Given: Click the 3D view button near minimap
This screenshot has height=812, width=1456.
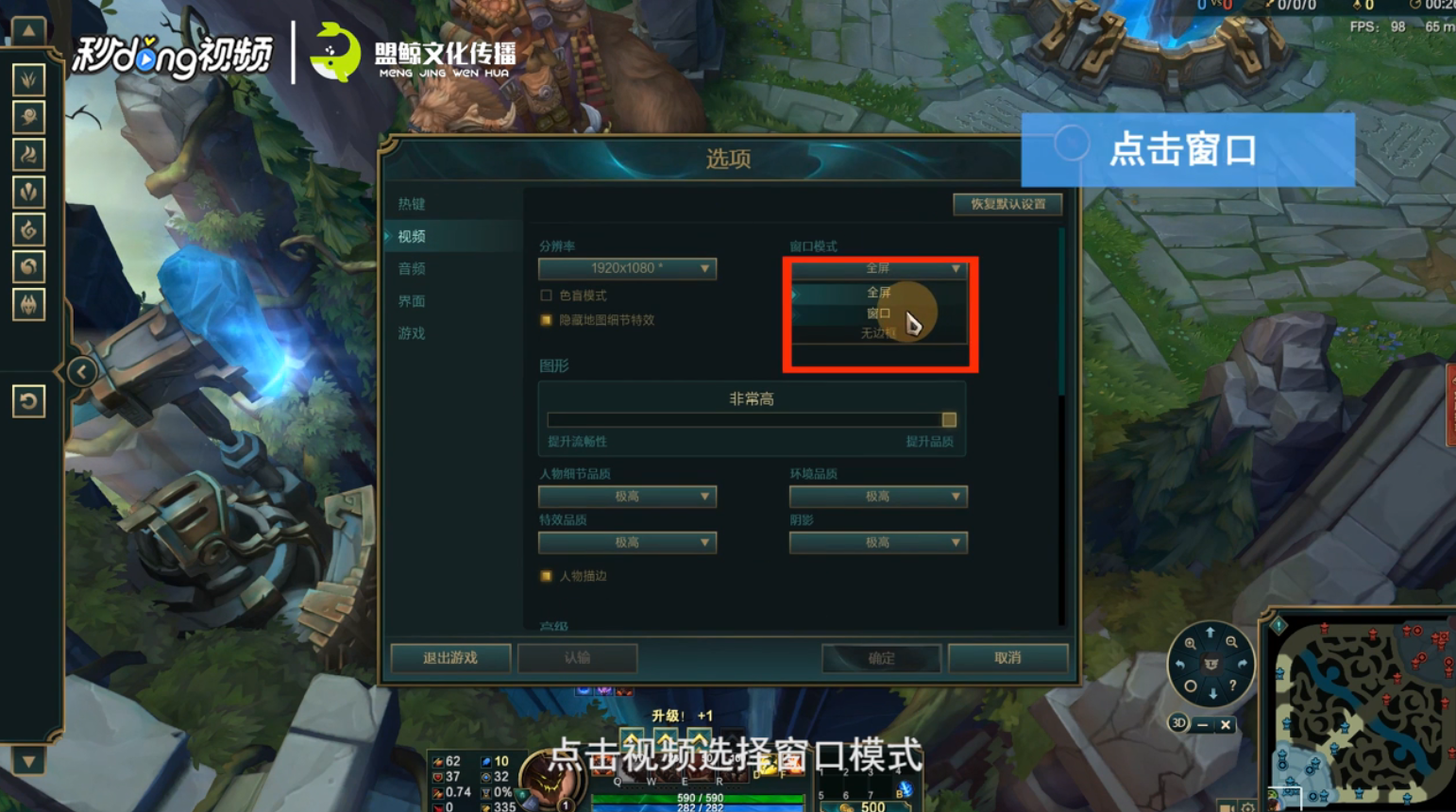Looking at the screenshot, I should 1179,723.
